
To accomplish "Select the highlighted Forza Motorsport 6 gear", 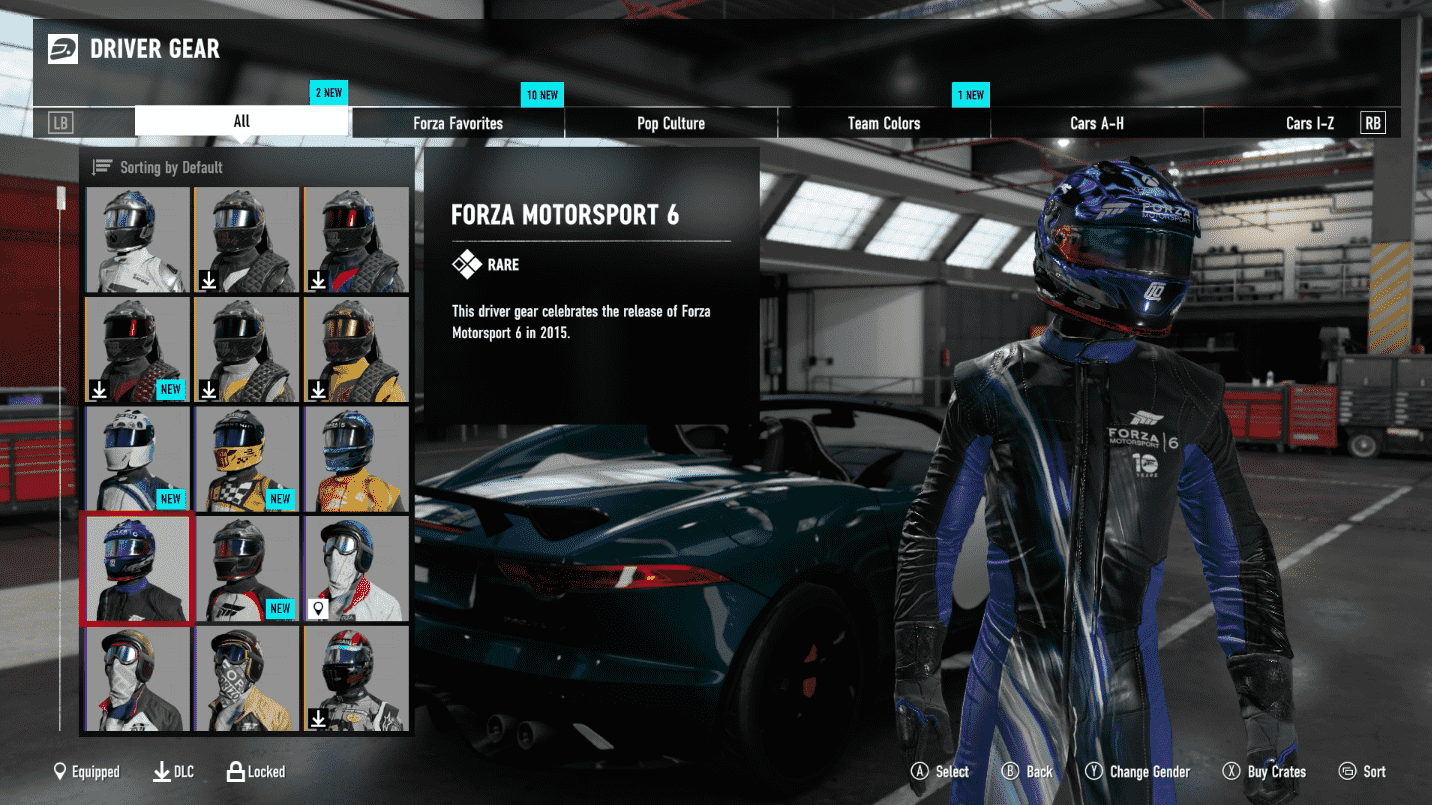I will pos(136,568).
